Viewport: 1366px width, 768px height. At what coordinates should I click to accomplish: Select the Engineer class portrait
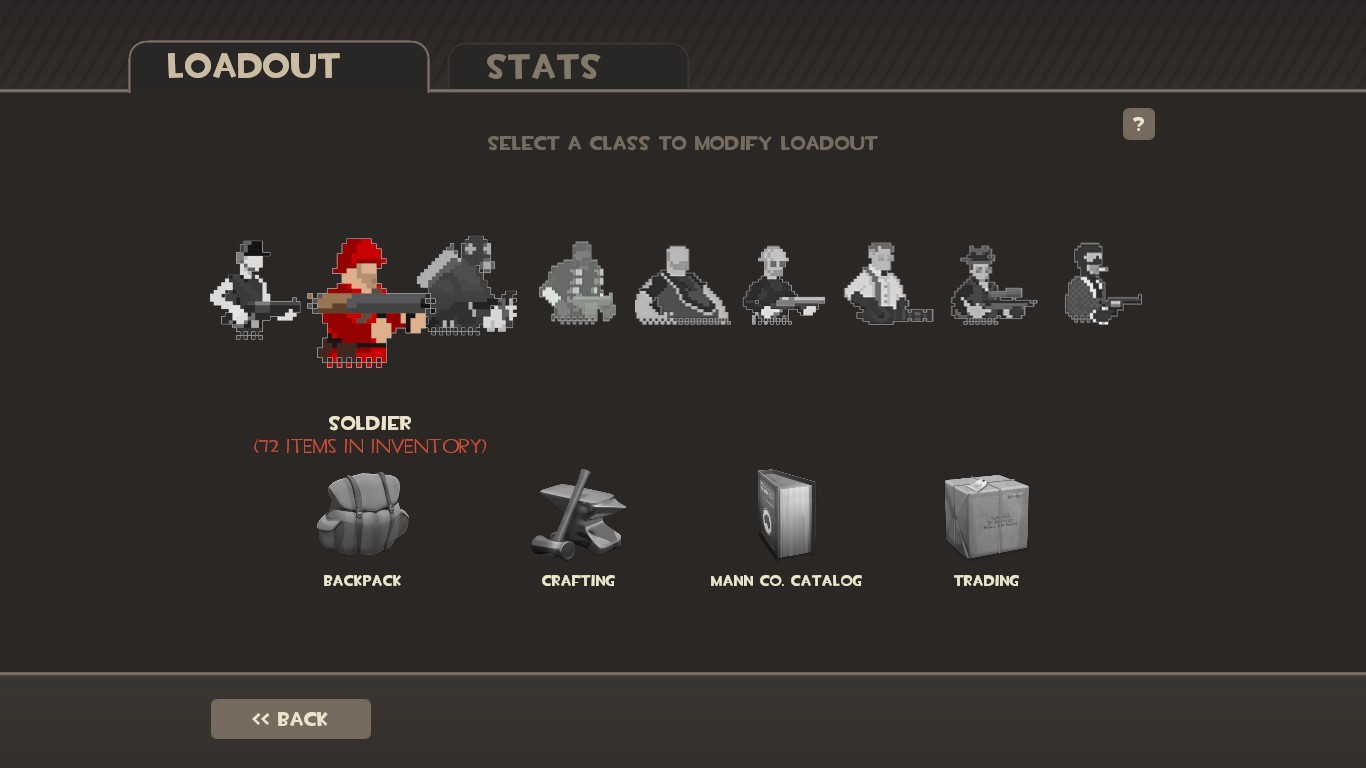[x=782, y=290]
